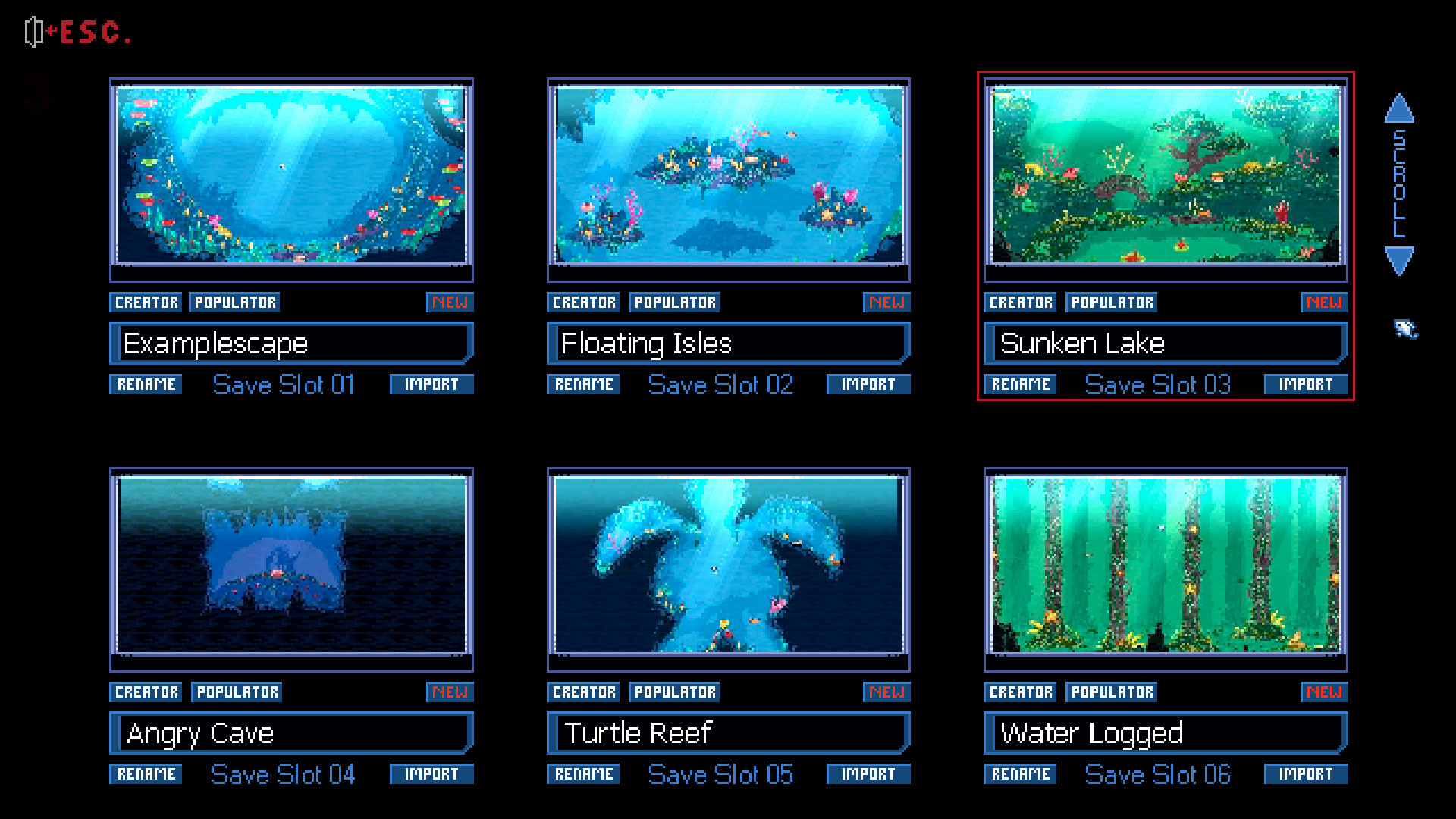Click IMPORT for Save Slot 03

point(1305,384)
